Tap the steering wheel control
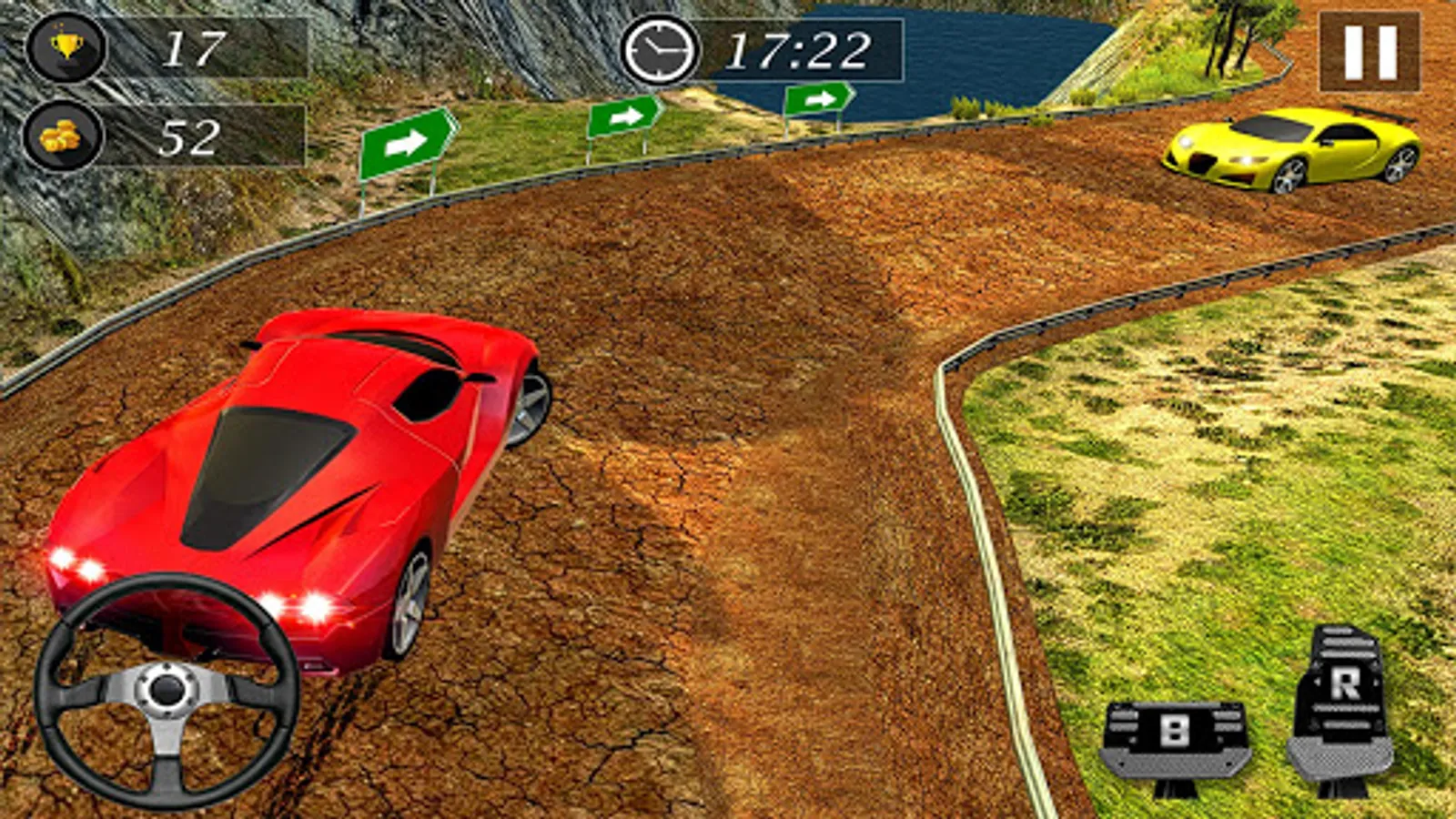The image size is (1456, 819). click(x=167, y=691)
